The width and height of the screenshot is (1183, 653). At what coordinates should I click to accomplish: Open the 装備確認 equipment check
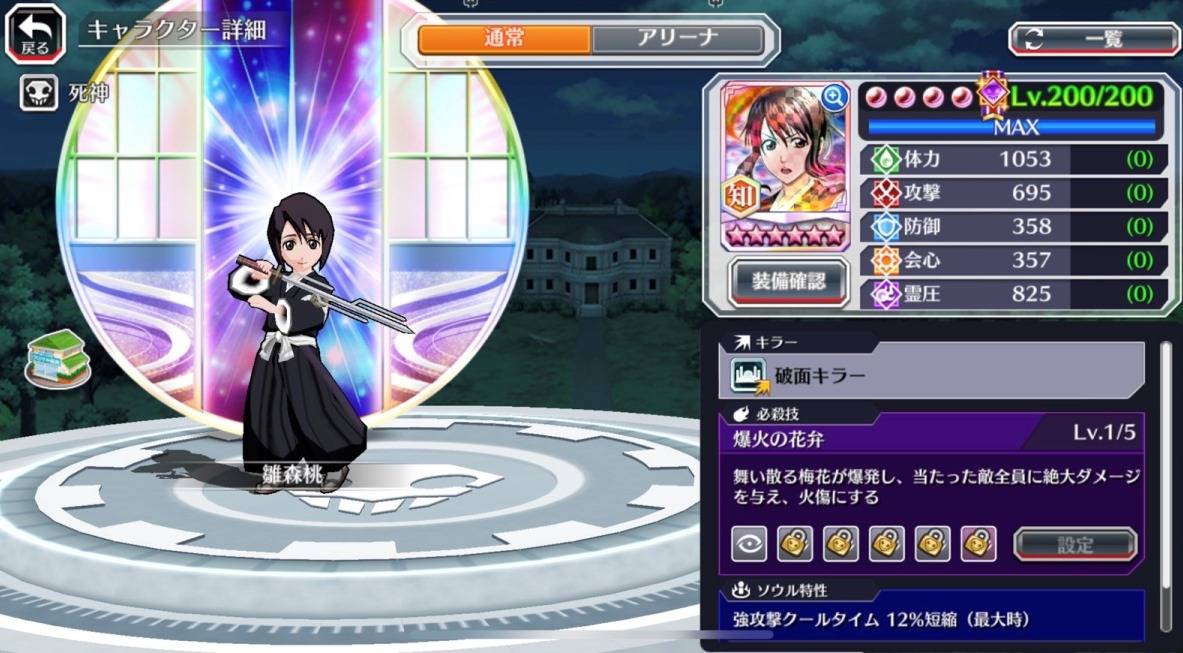pos(789,282)
